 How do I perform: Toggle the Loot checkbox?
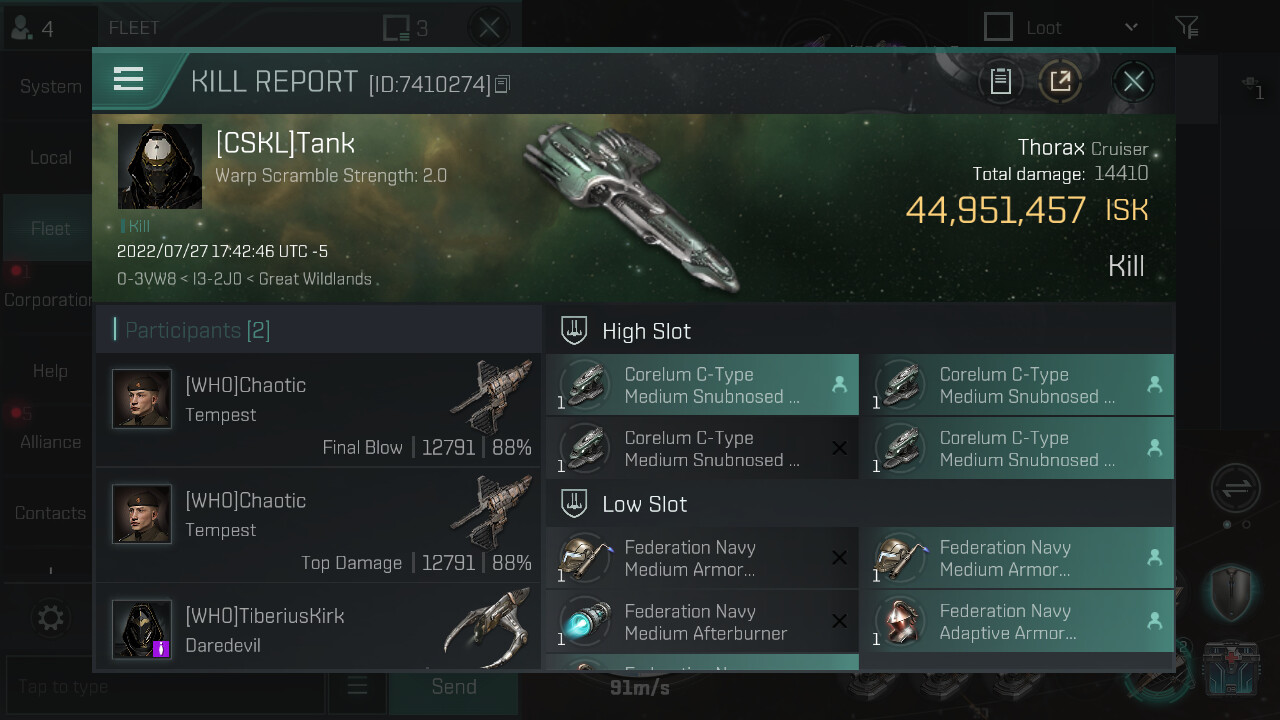tap(998, 27)
